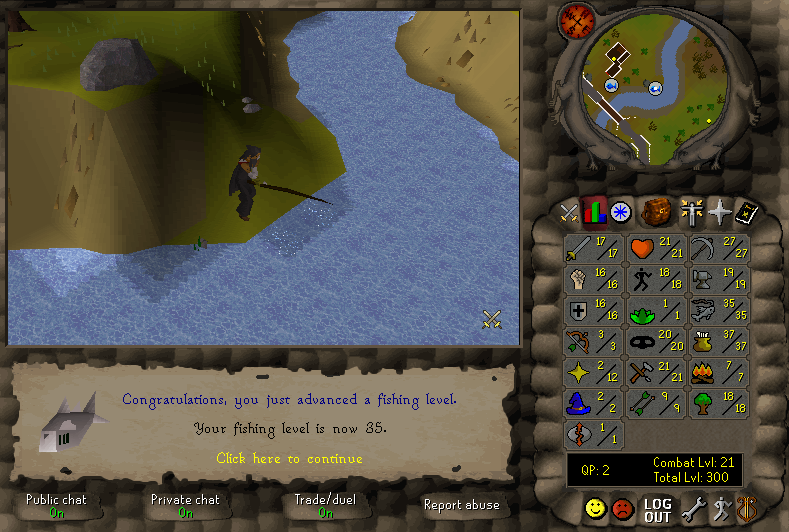
Task: Toggle the Trade/duel setting
Action: coord(325,506)
